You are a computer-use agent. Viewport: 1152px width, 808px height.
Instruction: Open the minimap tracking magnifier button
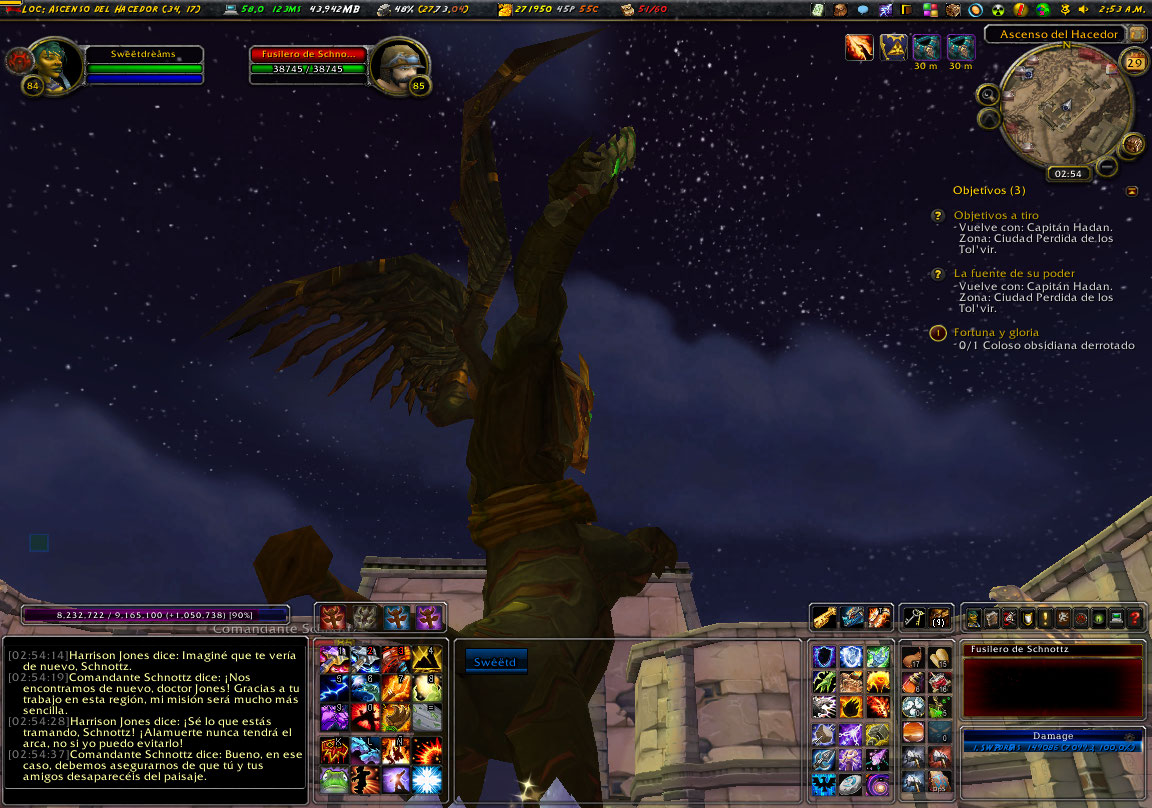pyautogui.click(x=988, y=95)
